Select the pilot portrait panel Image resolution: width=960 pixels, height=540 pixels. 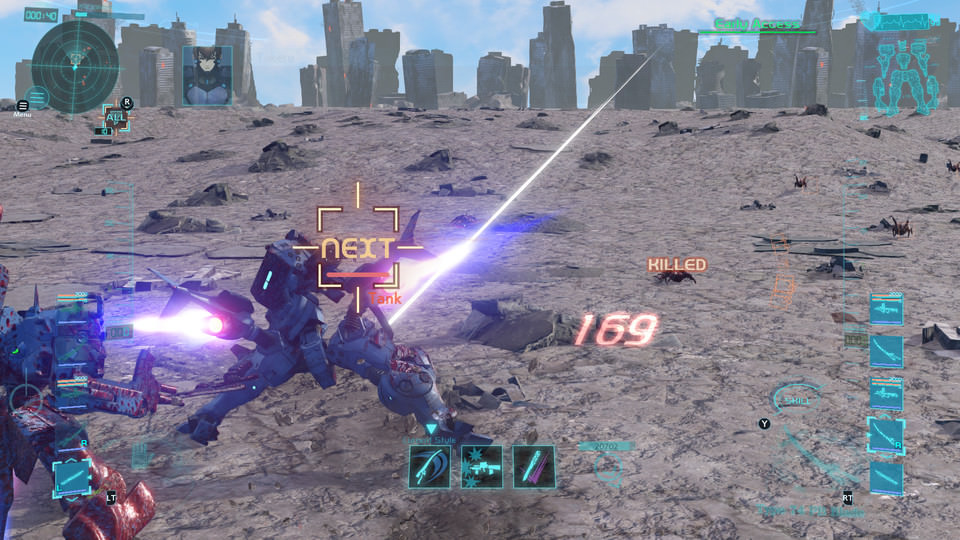pos(207,75)
